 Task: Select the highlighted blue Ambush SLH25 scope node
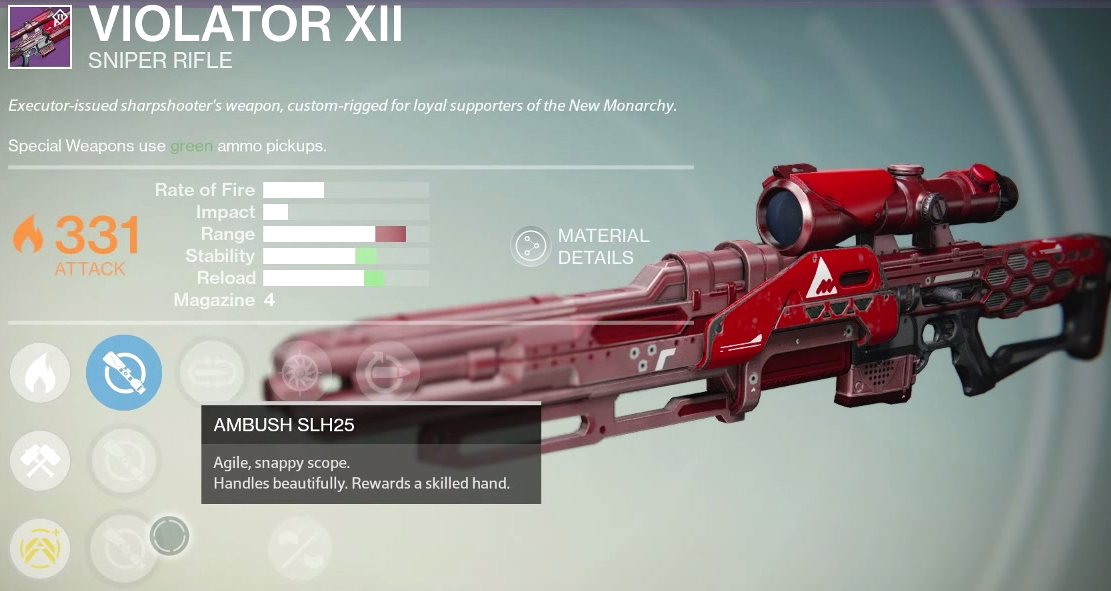pyautogui.click(x=124, y=373)
